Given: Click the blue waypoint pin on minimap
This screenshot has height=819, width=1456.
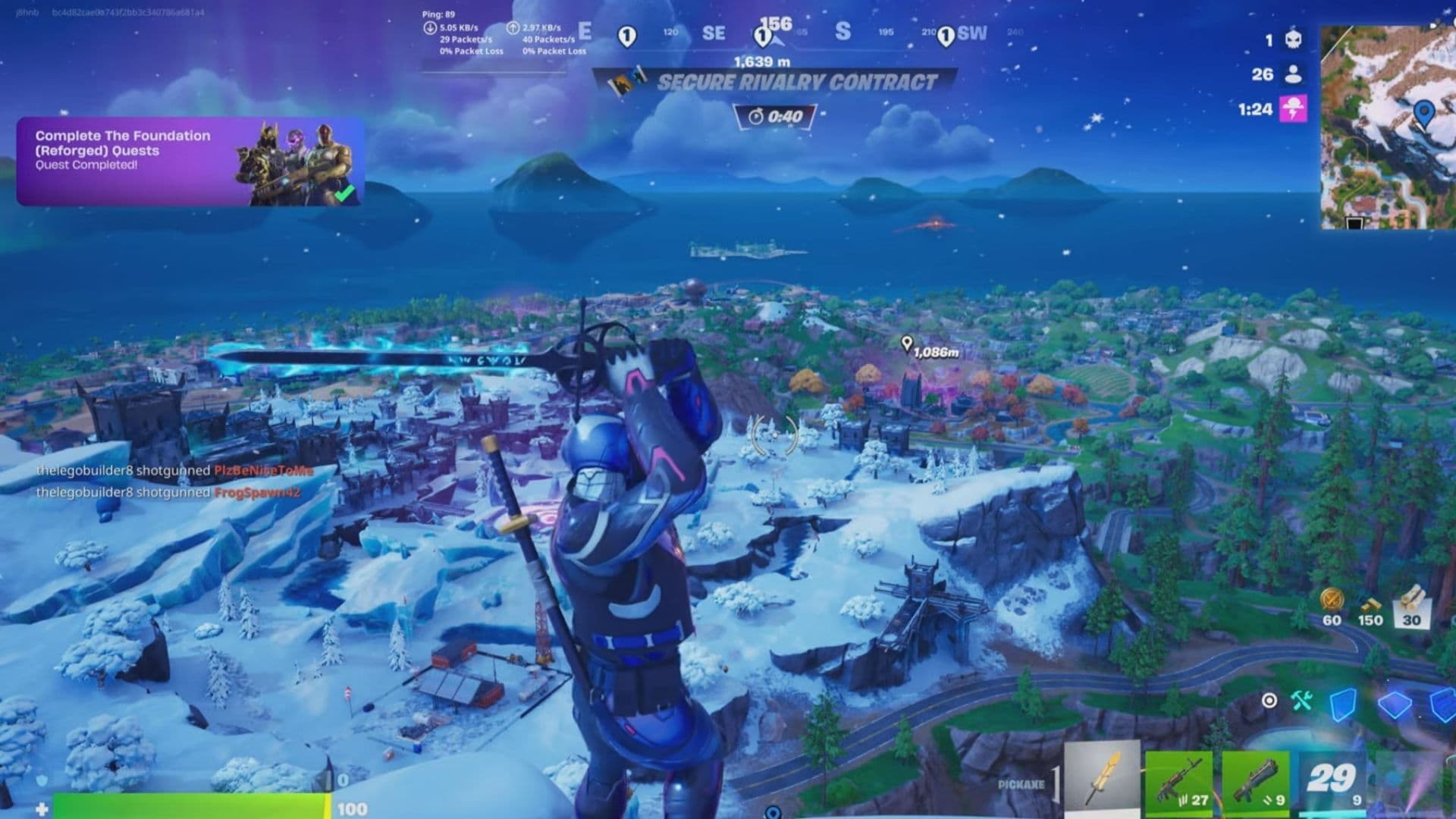Looking at the screenshot, I should [x=1424, y=112].
